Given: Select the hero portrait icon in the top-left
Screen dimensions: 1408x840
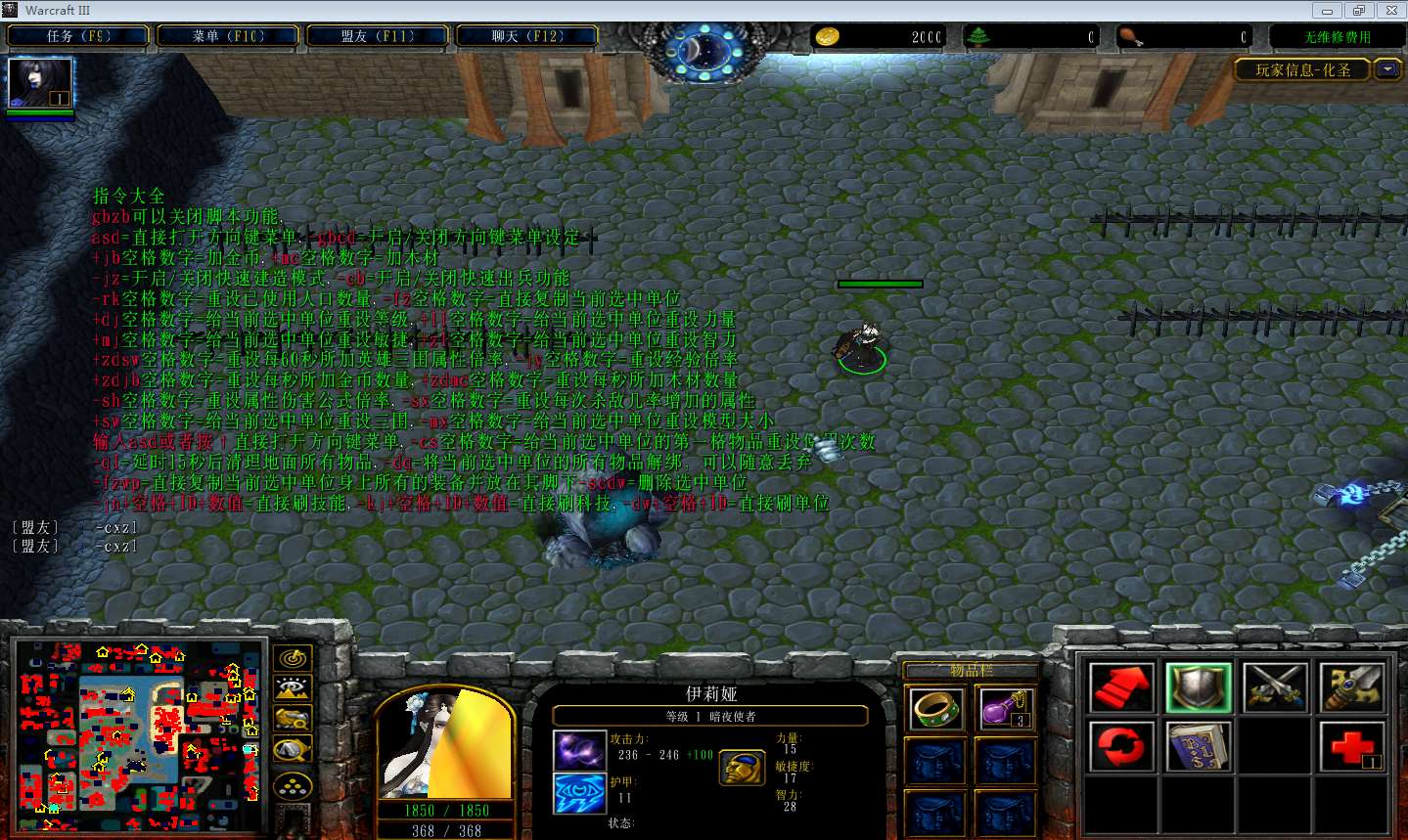Looking at the screenshot, I should tap(40, 82).
